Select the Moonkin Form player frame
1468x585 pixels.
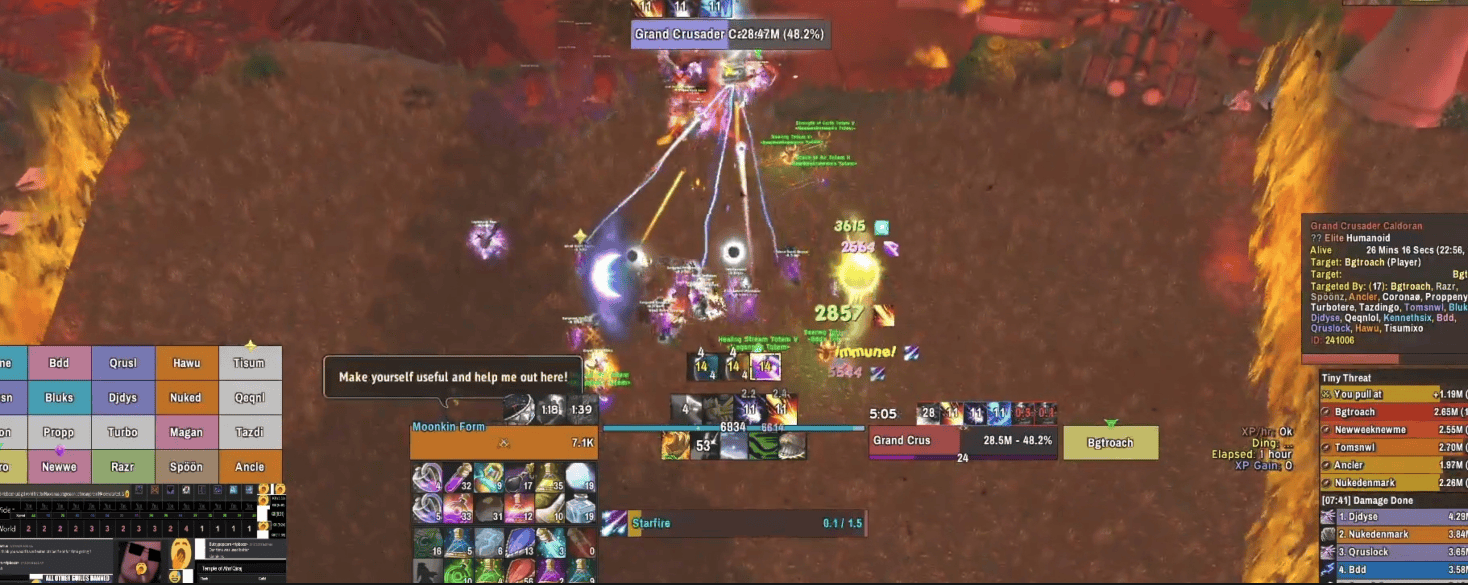point(504,442)
